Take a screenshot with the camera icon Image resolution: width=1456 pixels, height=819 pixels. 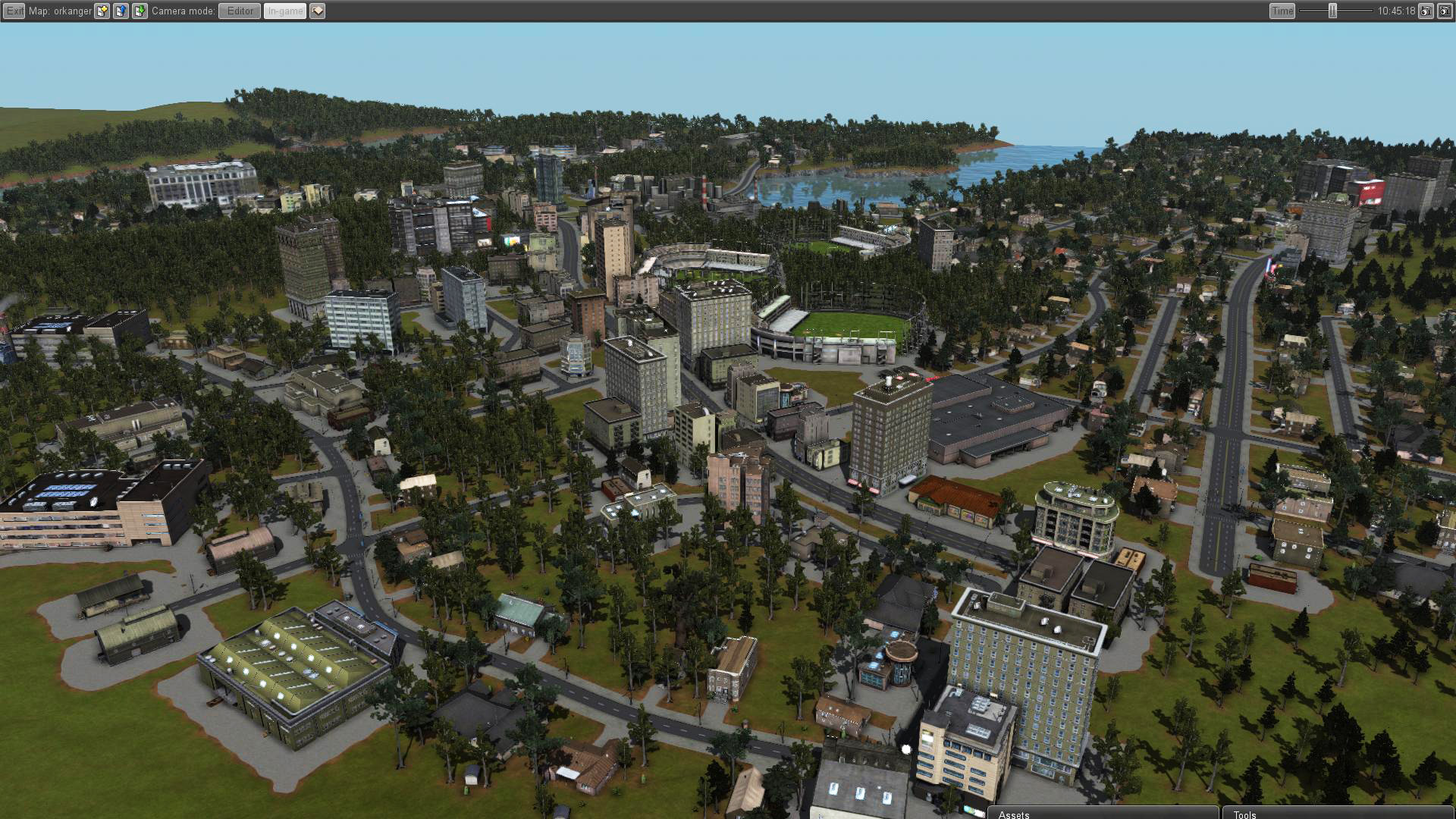(x=1425, y=11)
